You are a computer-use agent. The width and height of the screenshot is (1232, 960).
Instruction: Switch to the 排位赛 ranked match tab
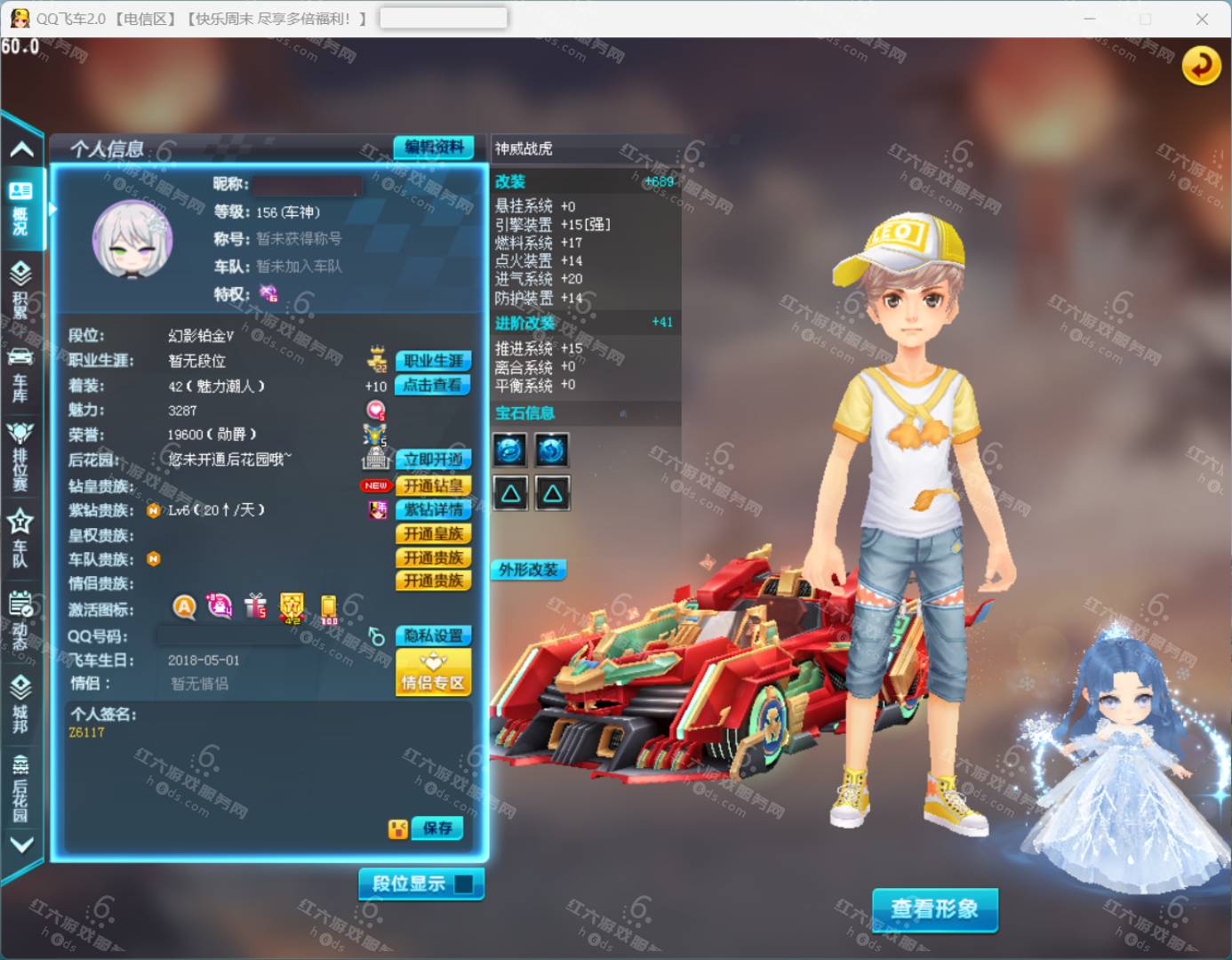20,455
